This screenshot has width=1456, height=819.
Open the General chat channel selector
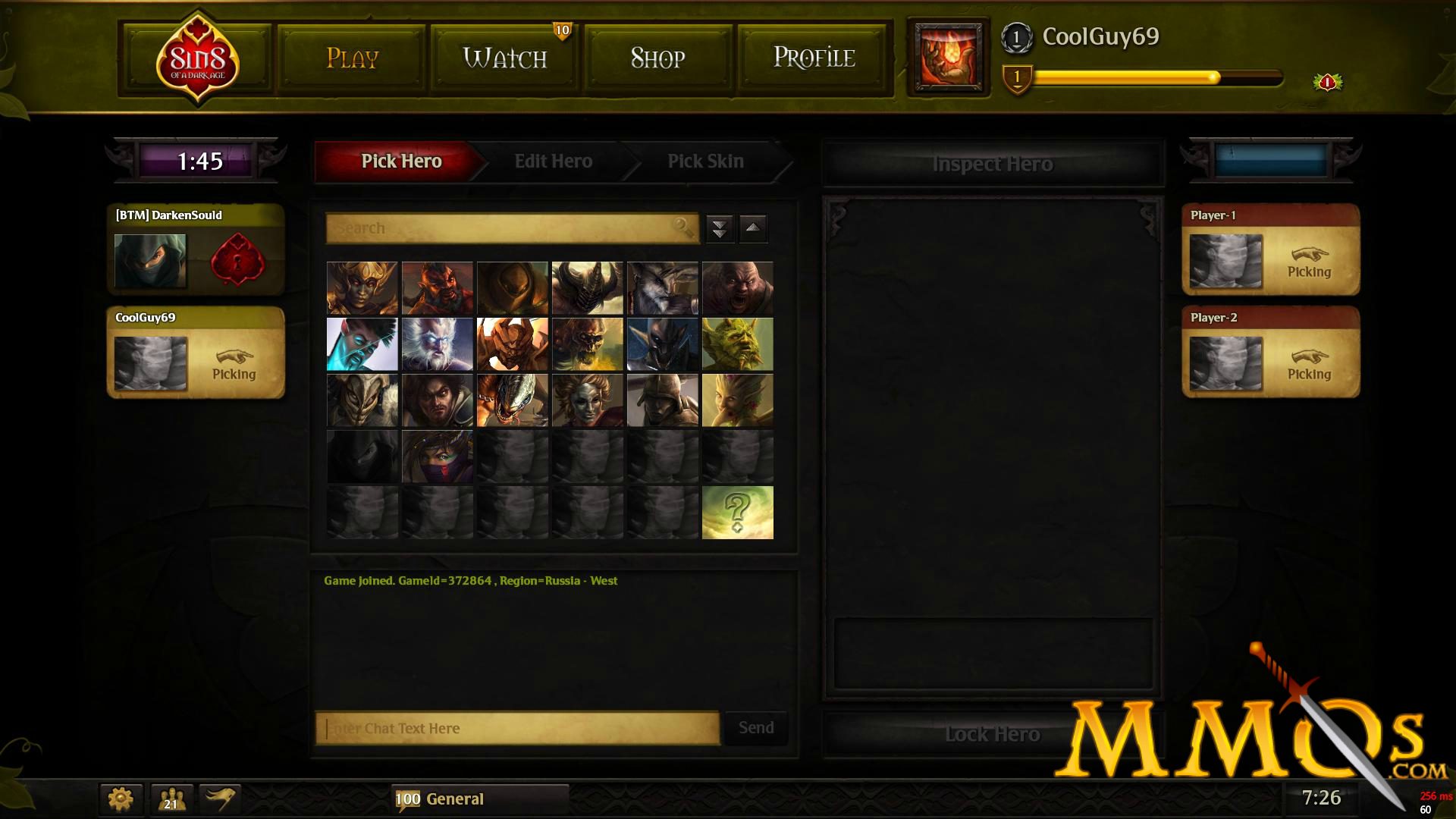point(455,799)
